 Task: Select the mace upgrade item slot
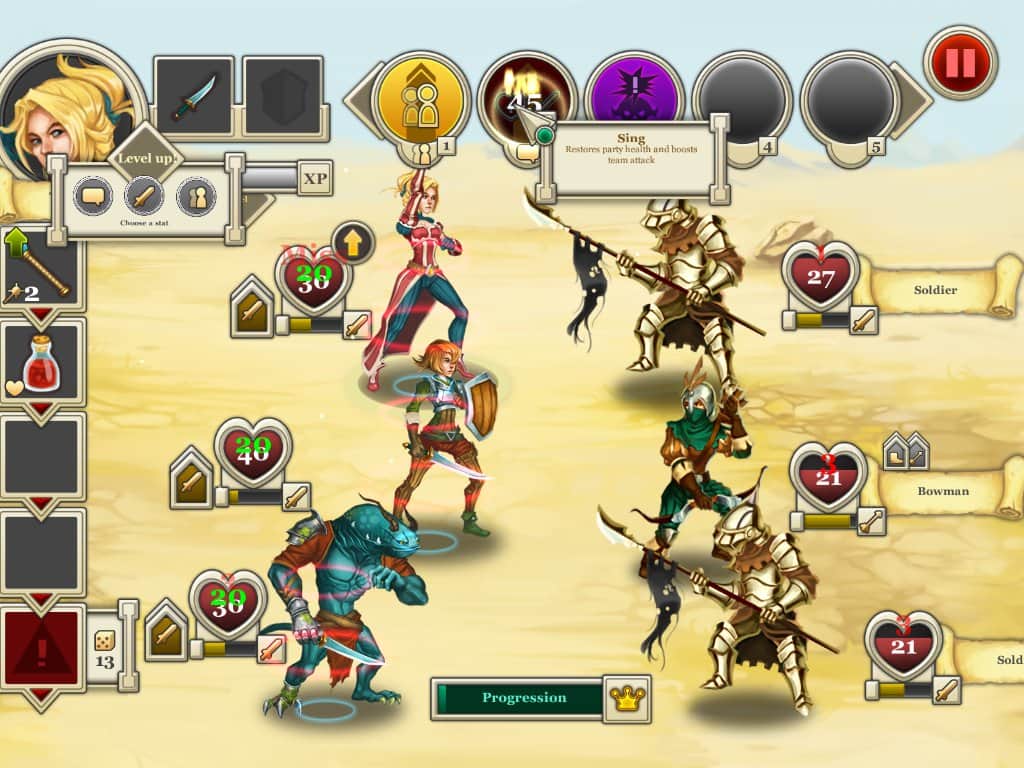click(42, 268)
